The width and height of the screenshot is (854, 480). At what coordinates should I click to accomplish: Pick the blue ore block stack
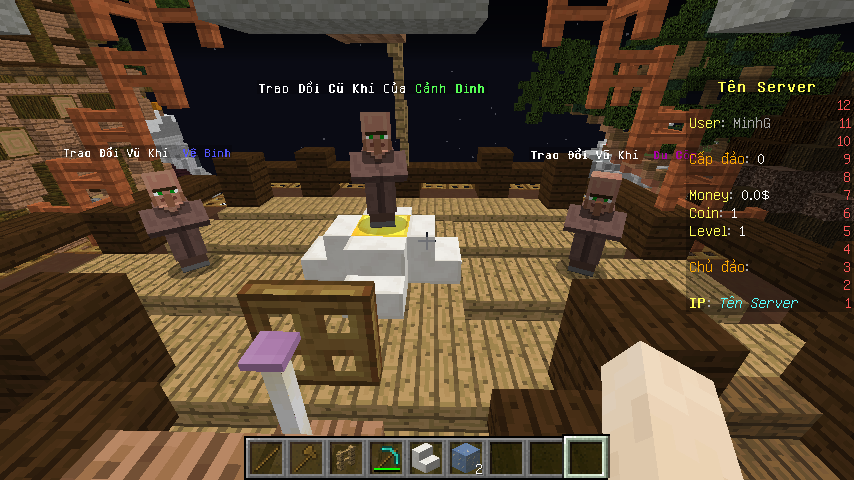coord(466,458)
